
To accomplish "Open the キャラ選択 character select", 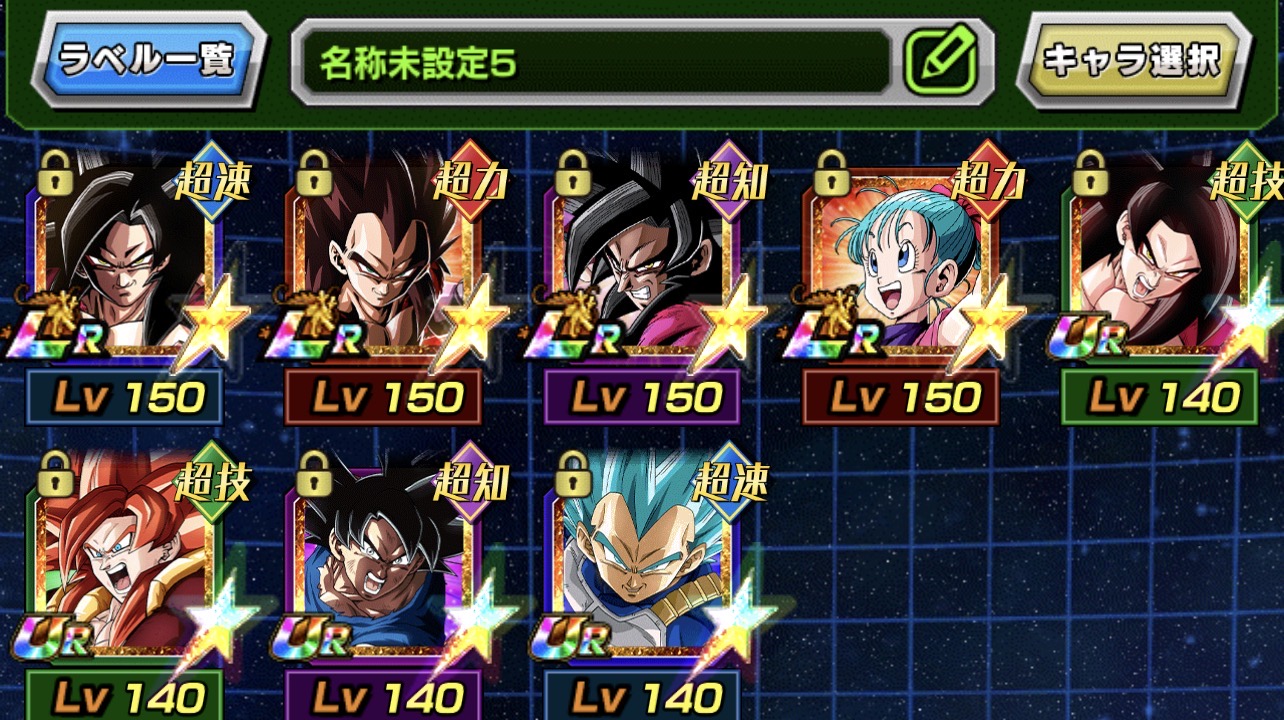I will [x=1131, y=60].
